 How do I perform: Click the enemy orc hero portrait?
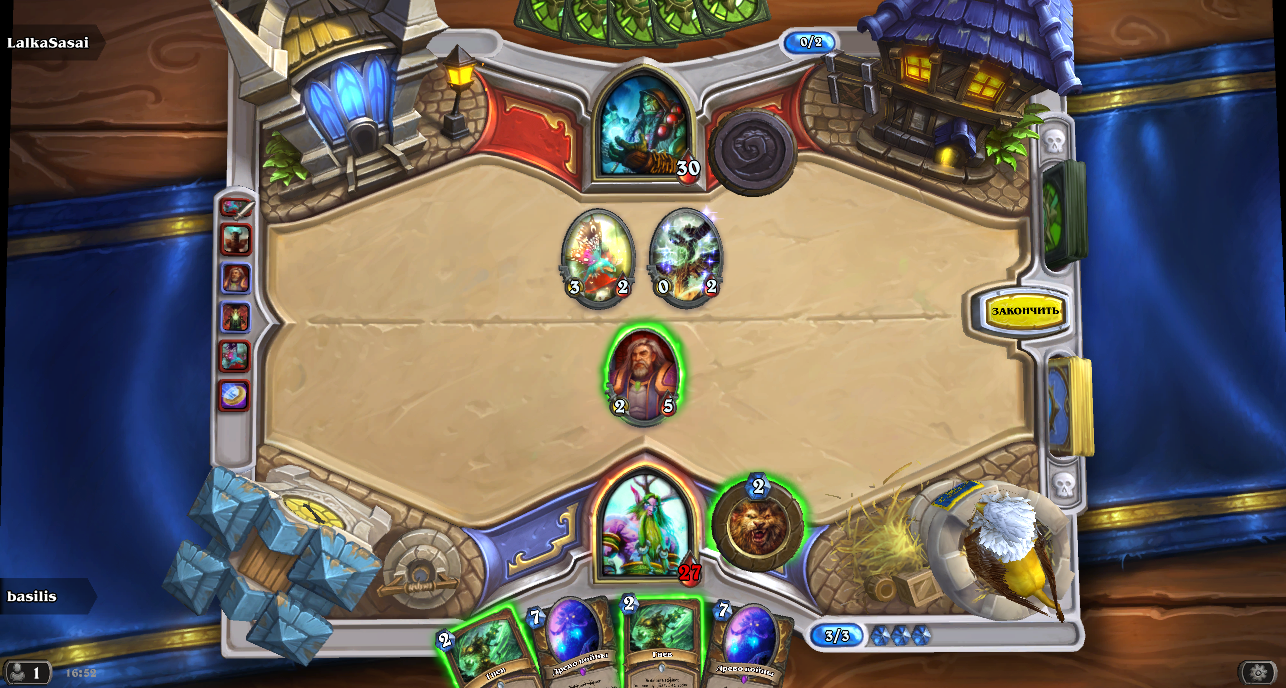tap(643, 125)
